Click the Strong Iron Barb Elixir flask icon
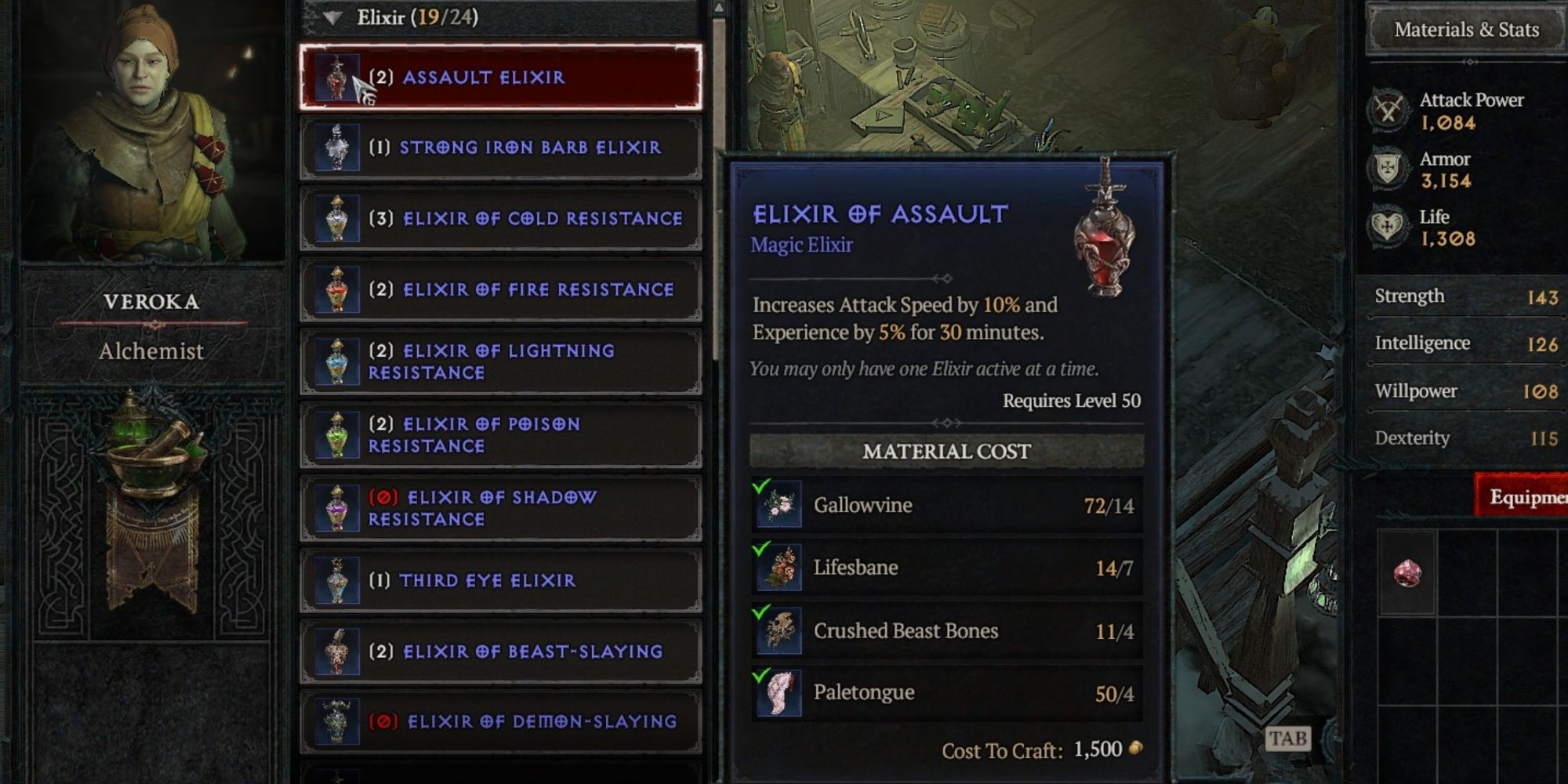This screenshot has width=1568, height=784. [x=339, y=147]
